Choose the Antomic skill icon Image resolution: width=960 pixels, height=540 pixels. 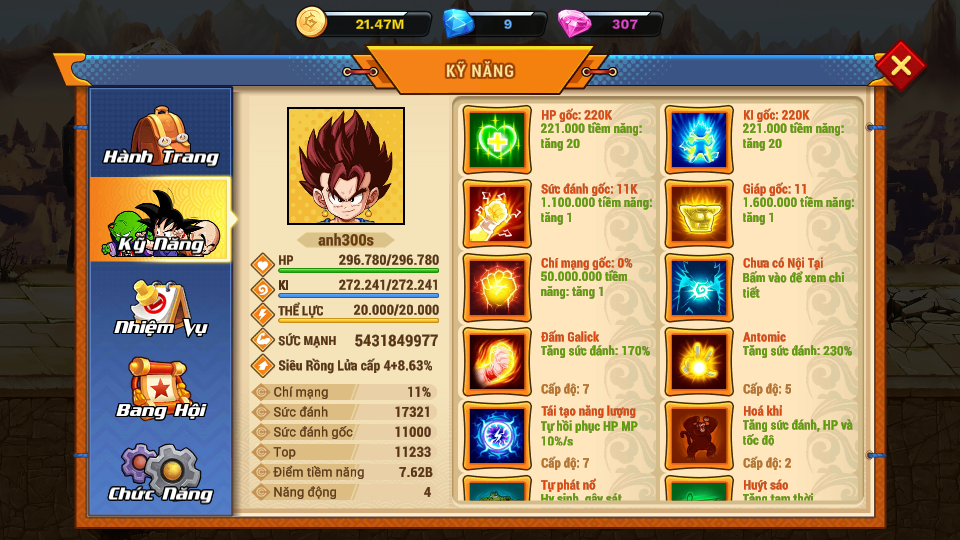coord(699,361)
